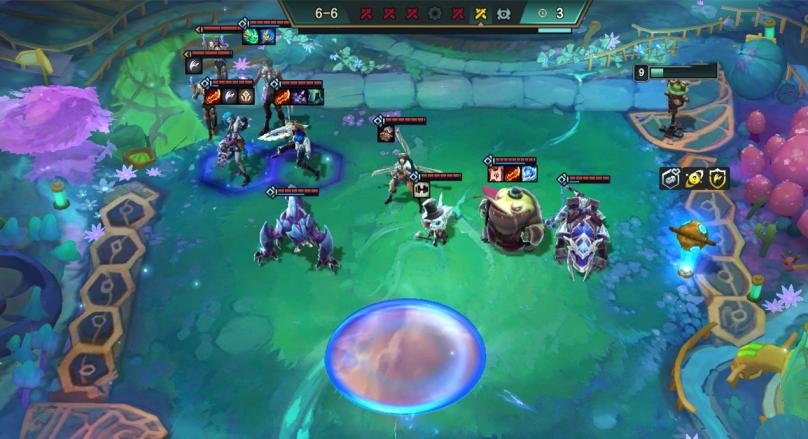The height and width of the screenshot is (439, 808).
Task: Click the white dumbbell item icon
Action: pyautogui.click(x=421, y=188)
